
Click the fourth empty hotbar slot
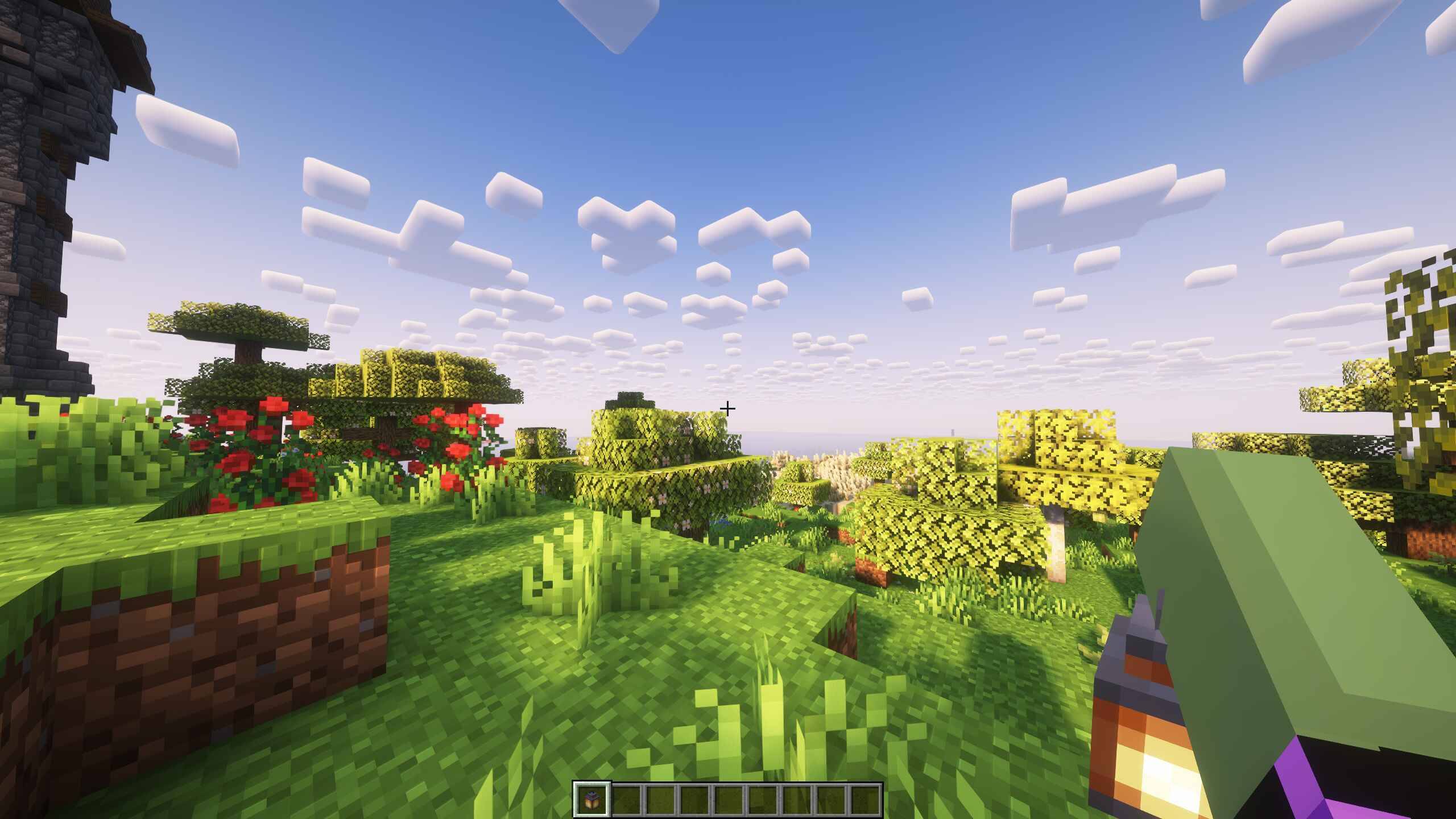(x=694, y=799)
